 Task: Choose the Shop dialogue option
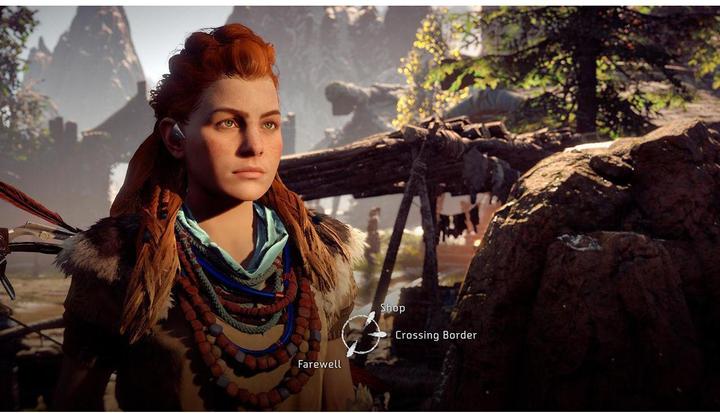[x=392, y=308]
